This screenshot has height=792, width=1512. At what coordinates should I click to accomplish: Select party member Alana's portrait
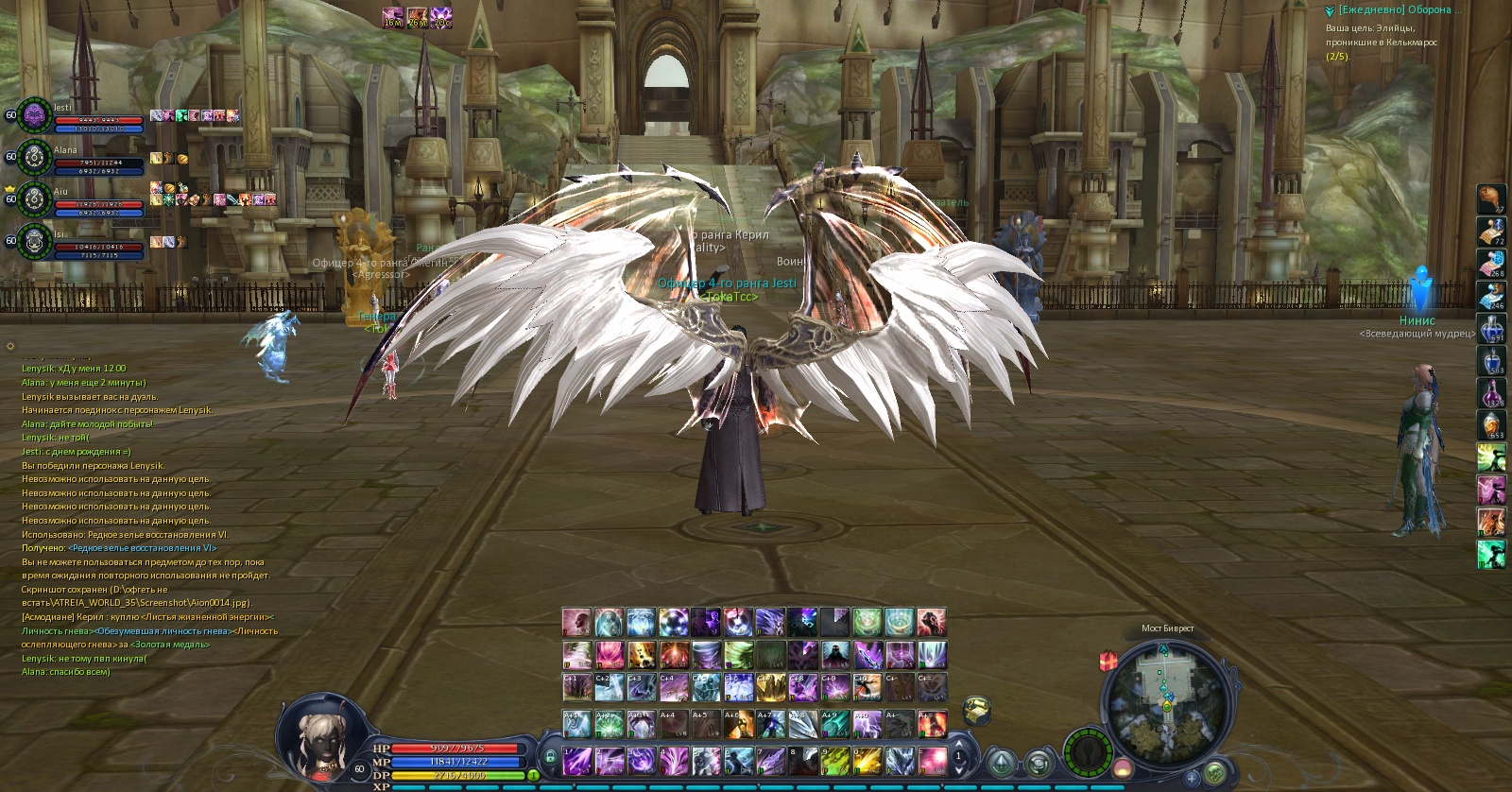(x=35, y=157)
